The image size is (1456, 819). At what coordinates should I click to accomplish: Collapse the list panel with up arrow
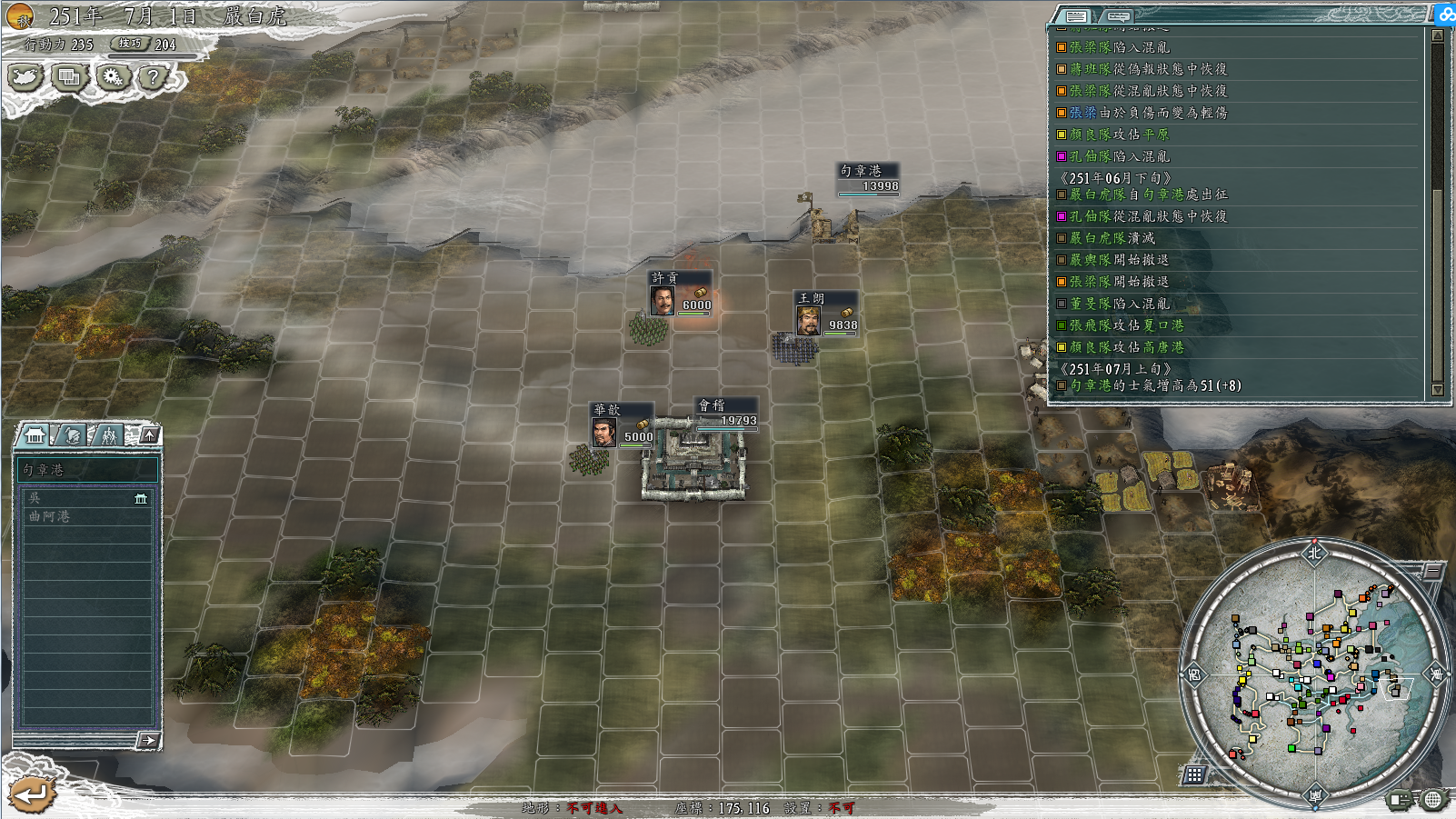click(149, 434)
